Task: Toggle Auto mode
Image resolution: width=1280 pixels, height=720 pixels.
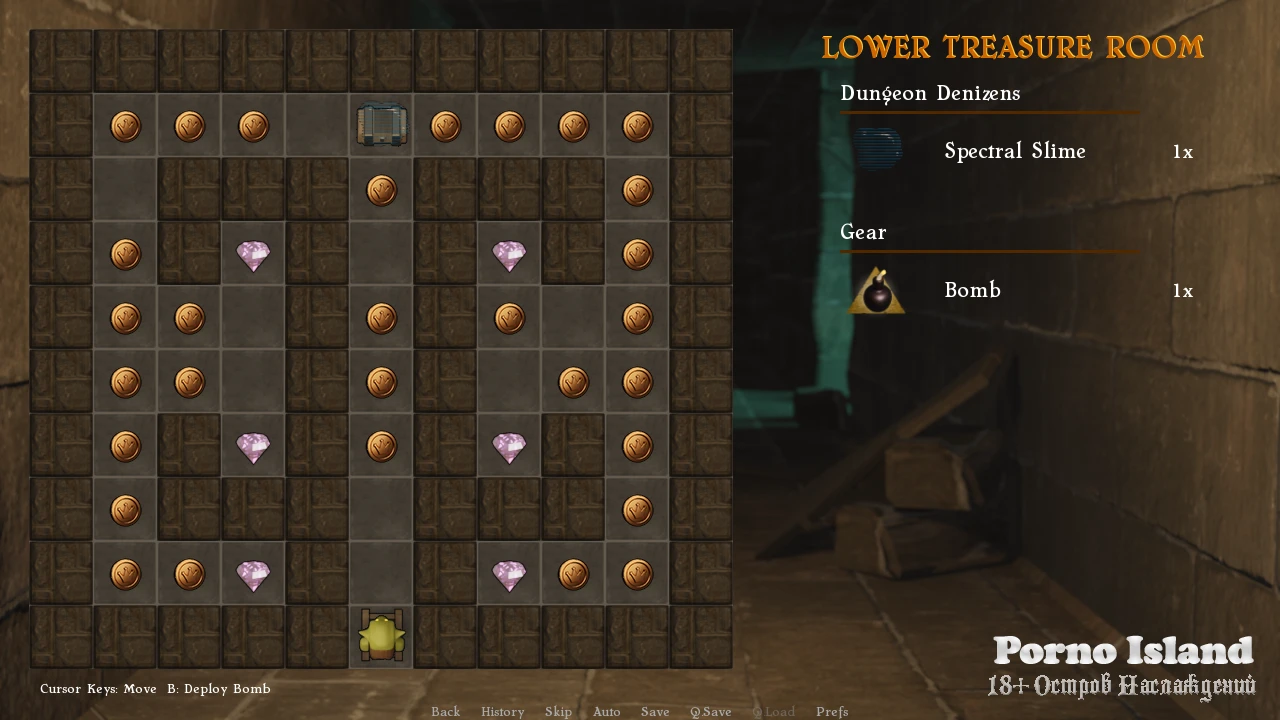Action: pyautogui.click(x=606, y=712)
